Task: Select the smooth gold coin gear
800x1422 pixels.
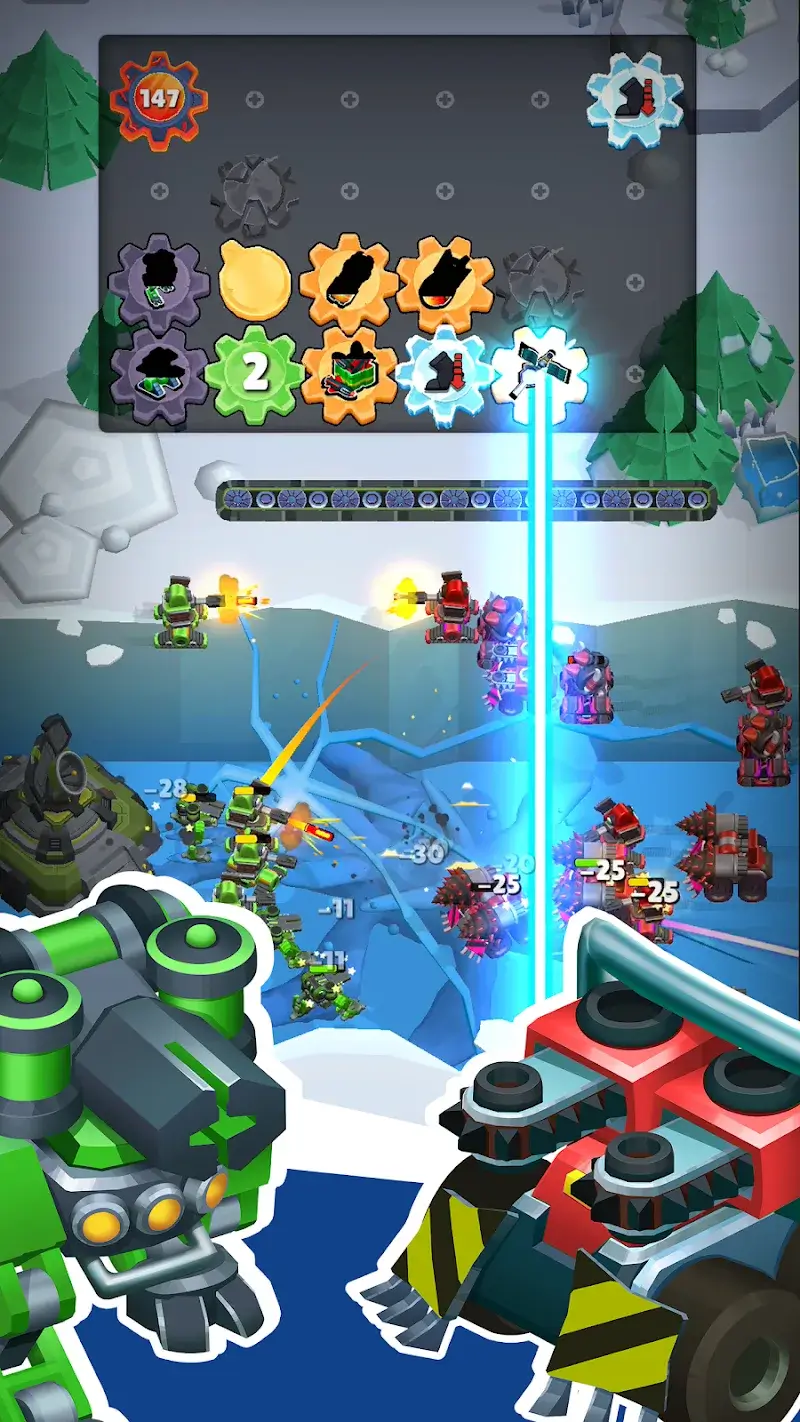Action: (255, 280)
